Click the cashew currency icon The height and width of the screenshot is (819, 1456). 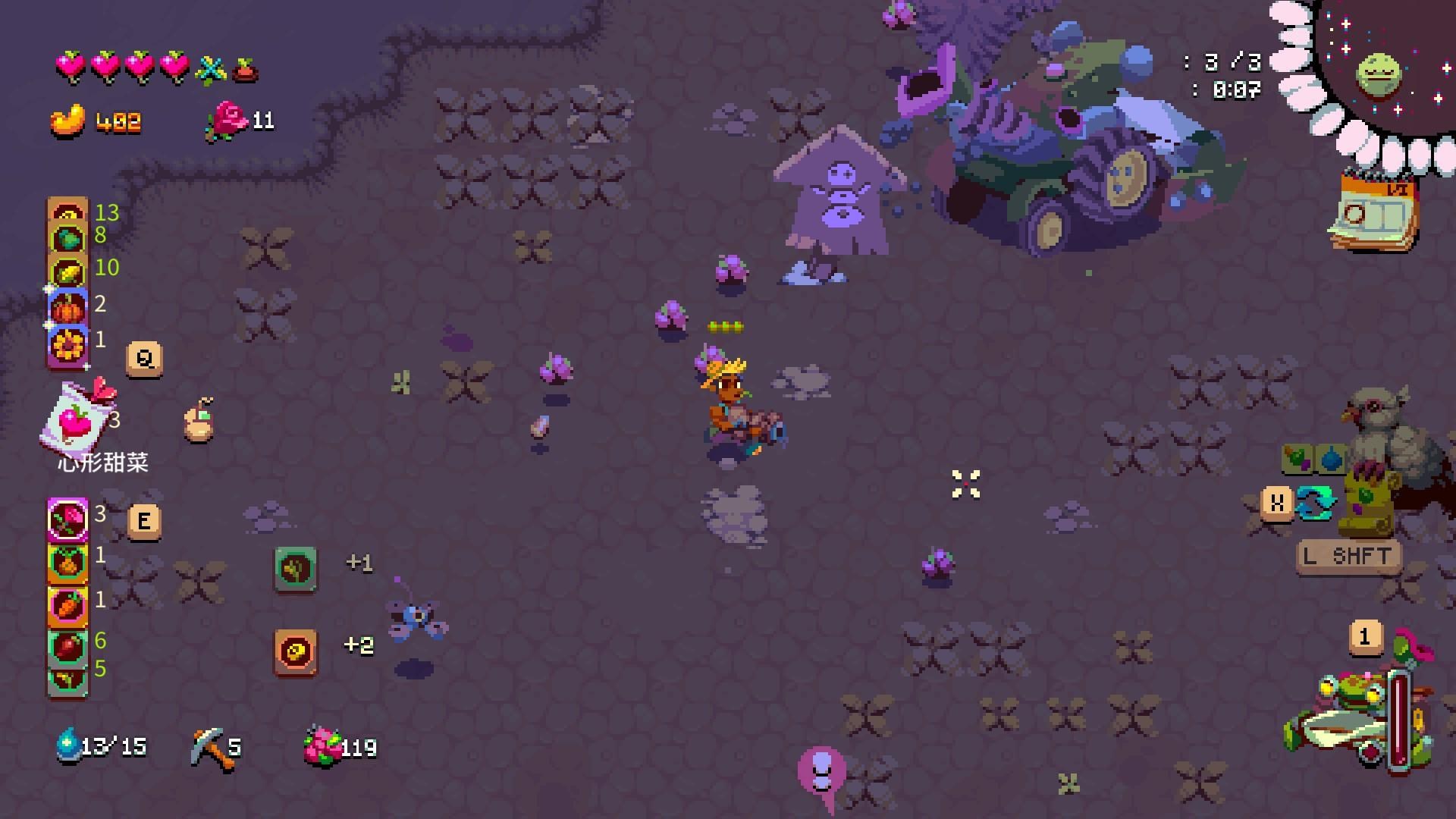click(68, 121)
